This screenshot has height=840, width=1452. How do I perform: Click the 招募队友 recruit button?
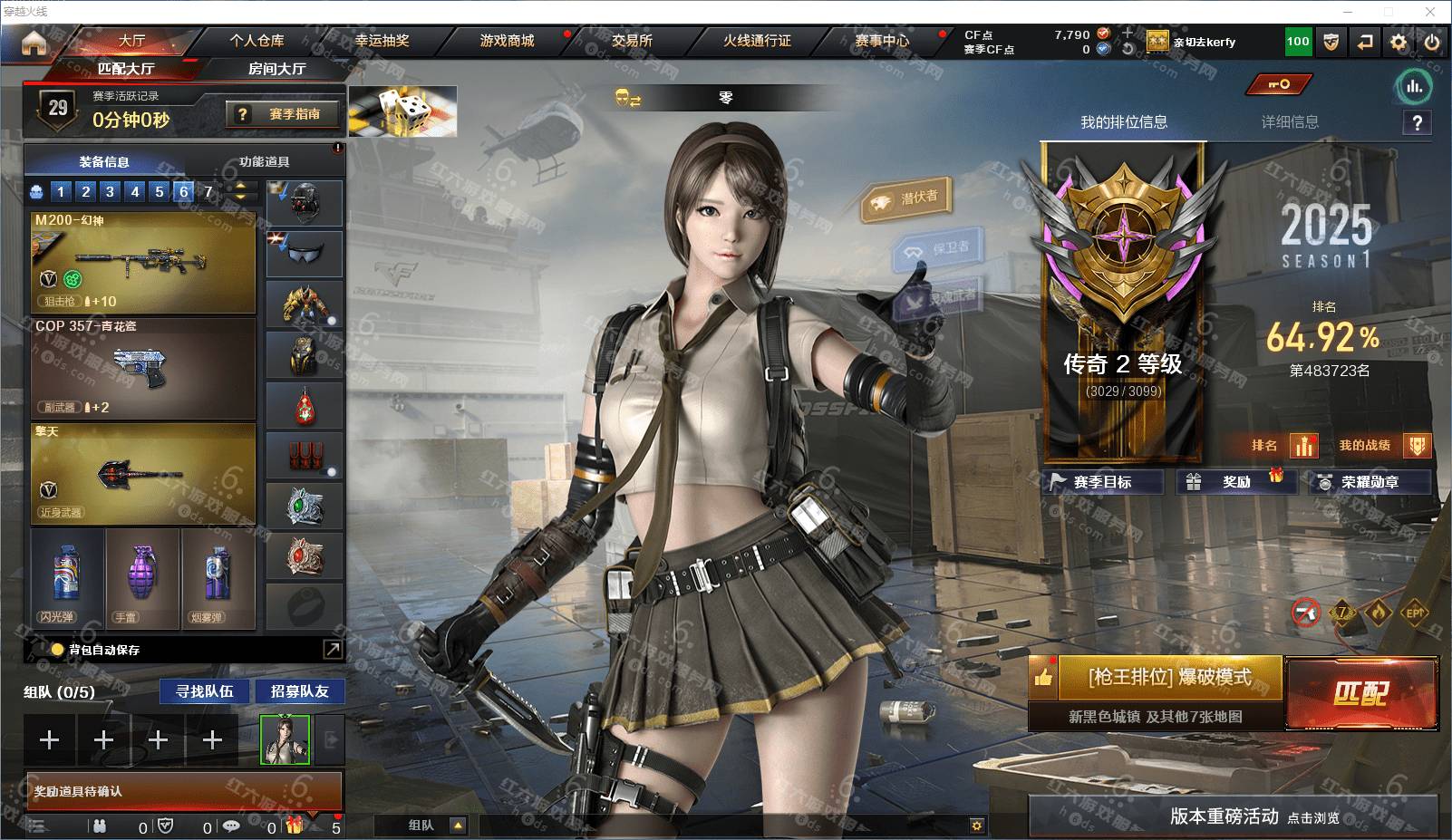click(x=299, y=691)
